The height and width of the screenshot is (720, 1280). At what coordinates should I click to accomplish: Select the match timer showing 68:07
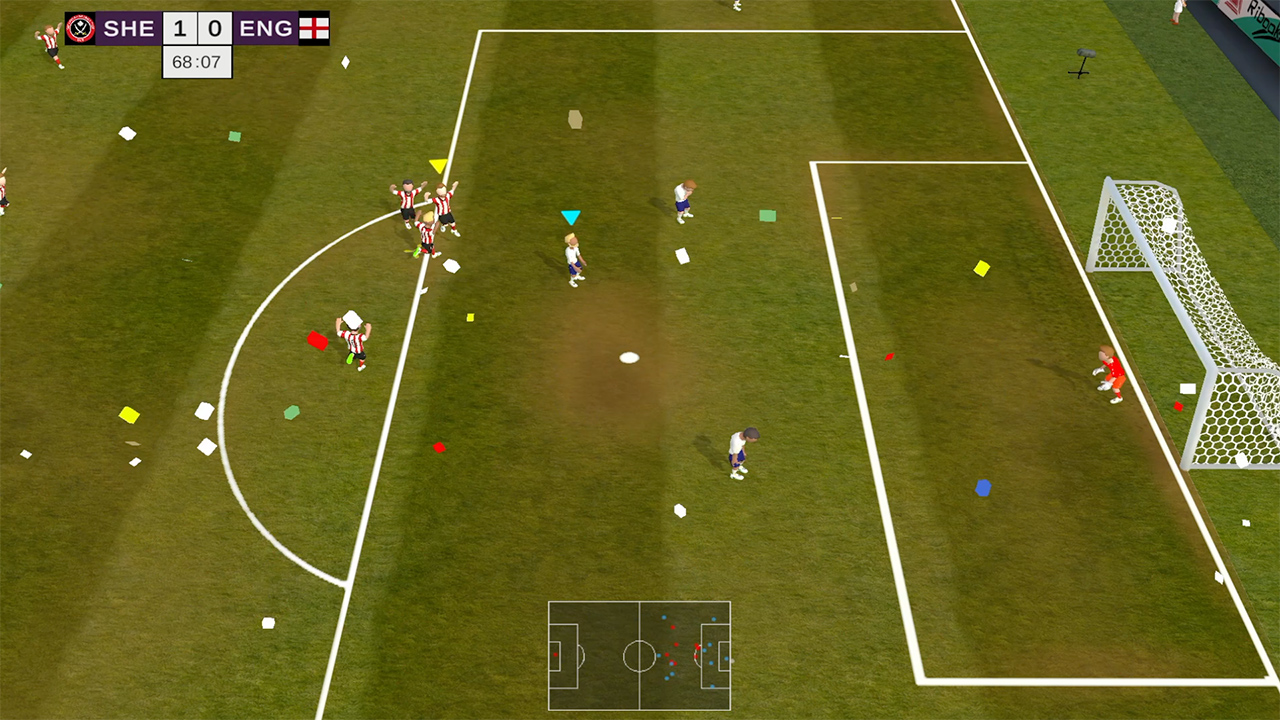point(196,61)
